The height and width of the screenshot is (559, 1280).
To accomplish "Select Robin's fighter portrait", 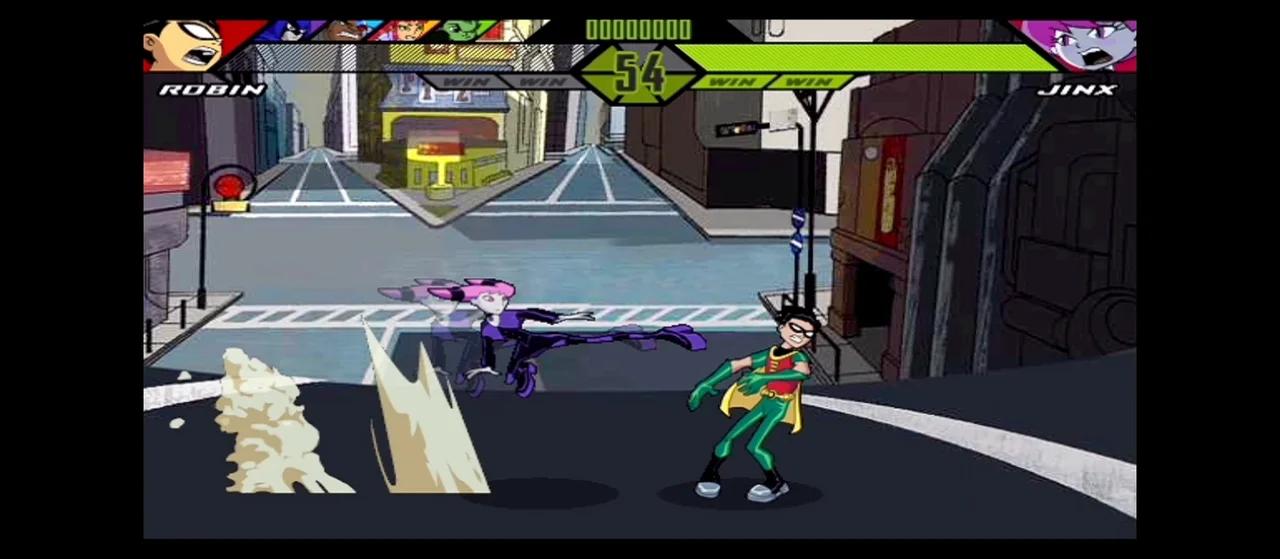I will coord(185,43).
